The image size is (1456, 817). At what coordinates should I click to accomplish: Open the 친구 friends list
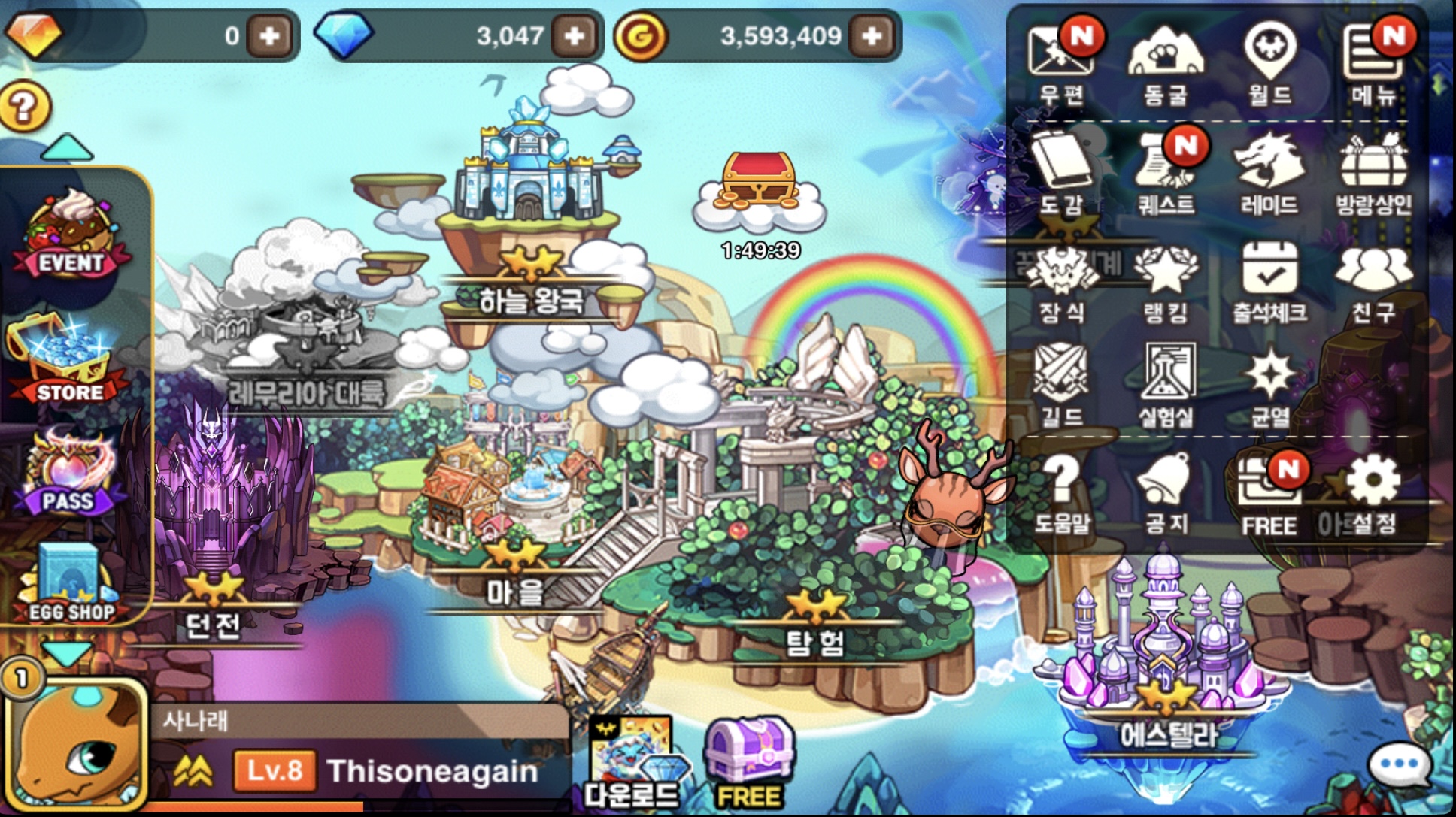point(1373,280)
